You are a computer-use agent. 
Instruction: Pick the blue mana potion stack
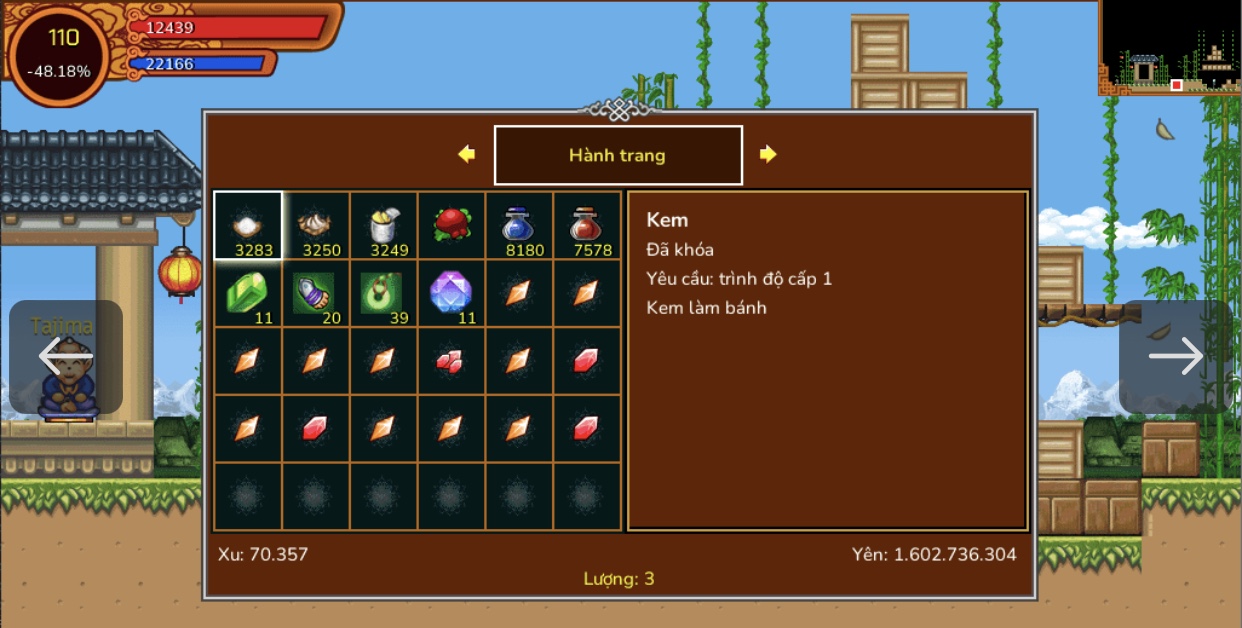click(x=520, y=226)
